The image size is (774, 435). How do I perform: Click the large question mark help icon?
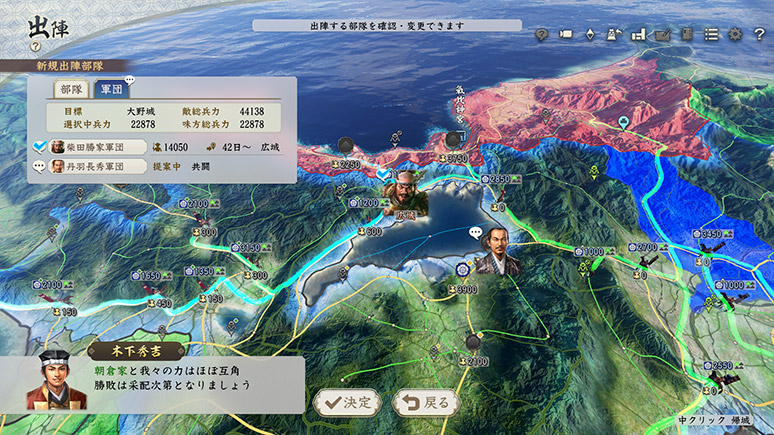click(x=759, y=34)
